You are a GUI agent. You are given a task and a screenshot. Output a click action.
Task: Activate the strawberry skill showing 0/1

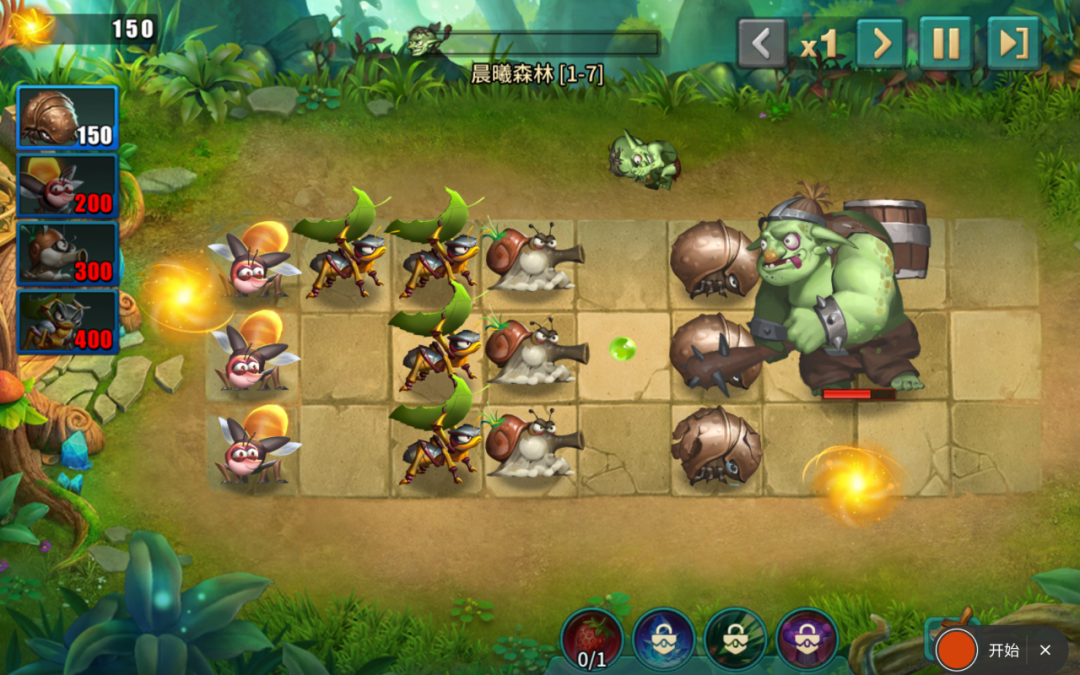click(x=592, y=639)
